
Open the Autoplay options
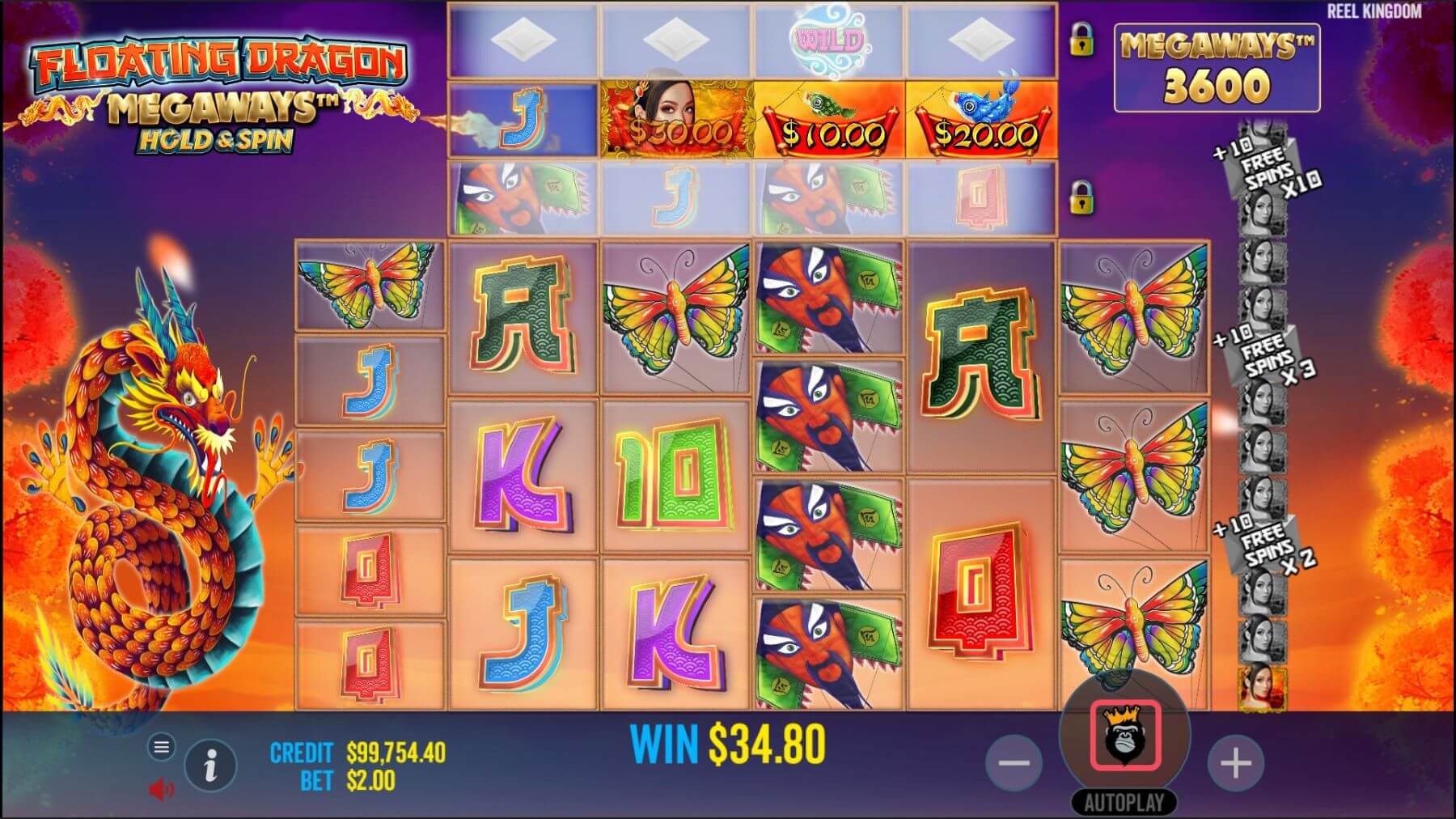tap(1124, 802)
